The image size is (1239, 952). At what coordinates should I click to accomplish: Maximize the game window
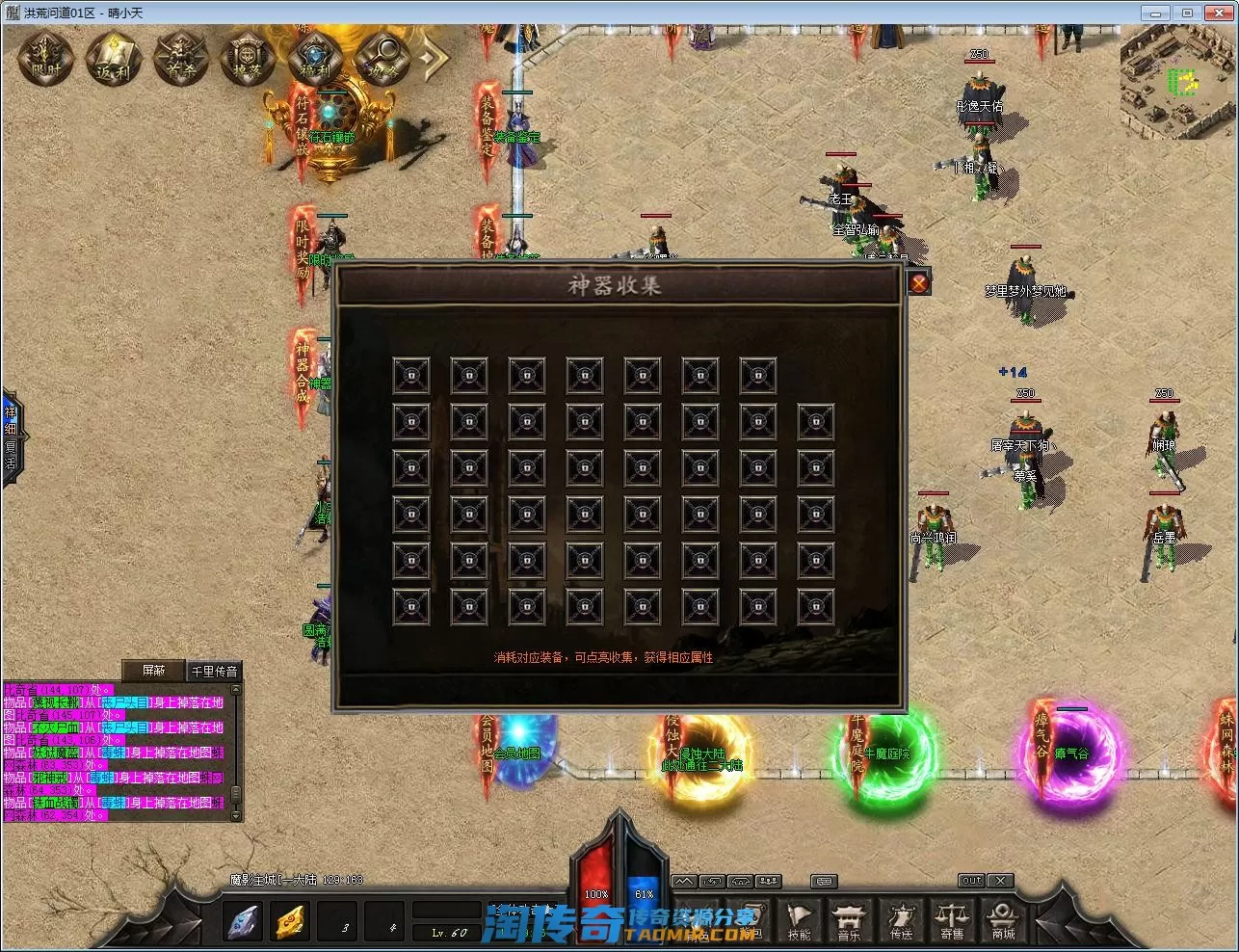point(1187,13)
